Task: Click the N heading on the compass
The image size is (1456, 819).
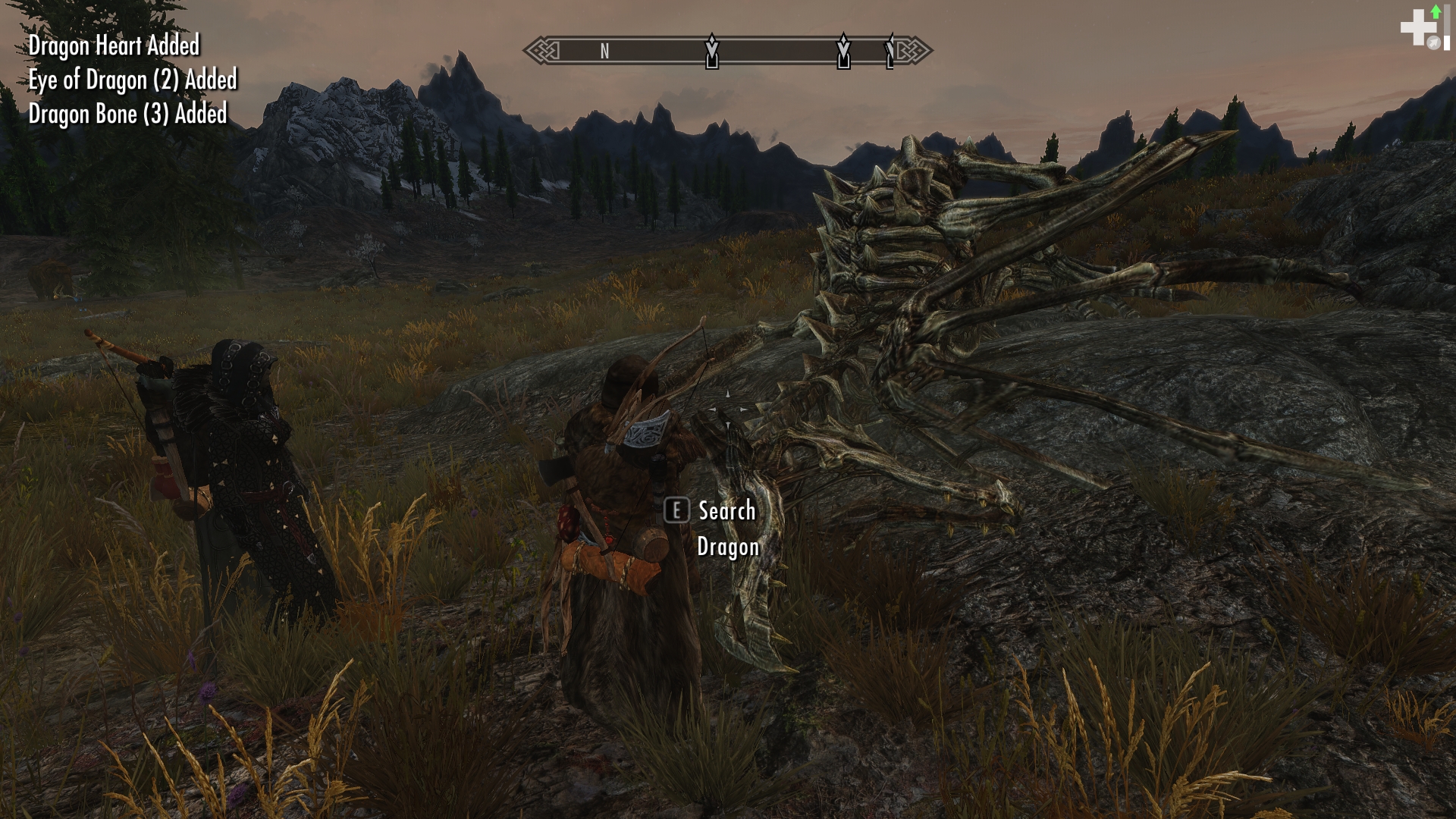Action: coord(604,51)
